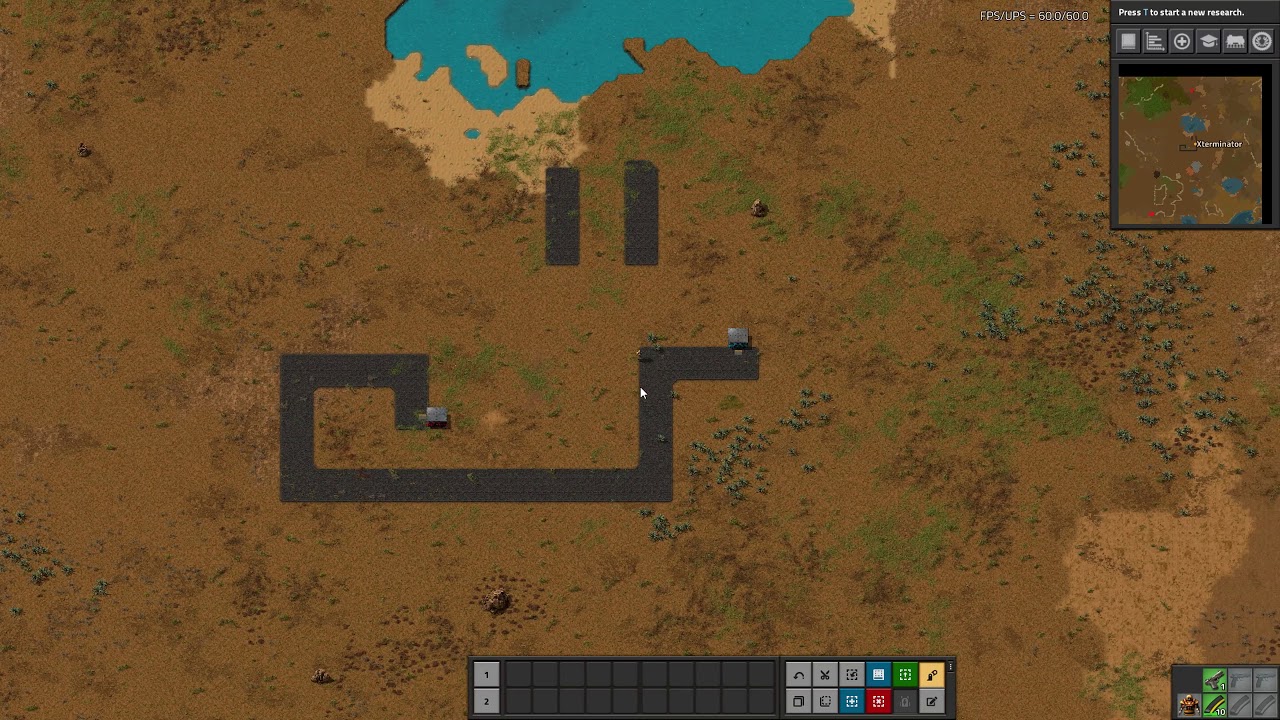Click the circled plus bonuses icon

[1182, 41]
